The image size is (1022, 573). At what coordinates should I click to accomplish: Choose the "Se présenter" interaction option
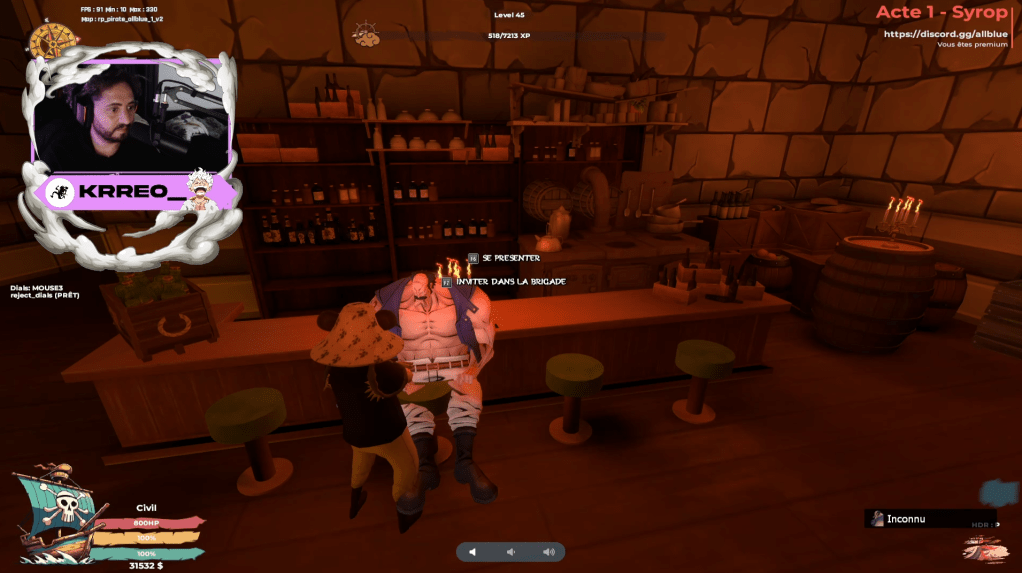509,258
